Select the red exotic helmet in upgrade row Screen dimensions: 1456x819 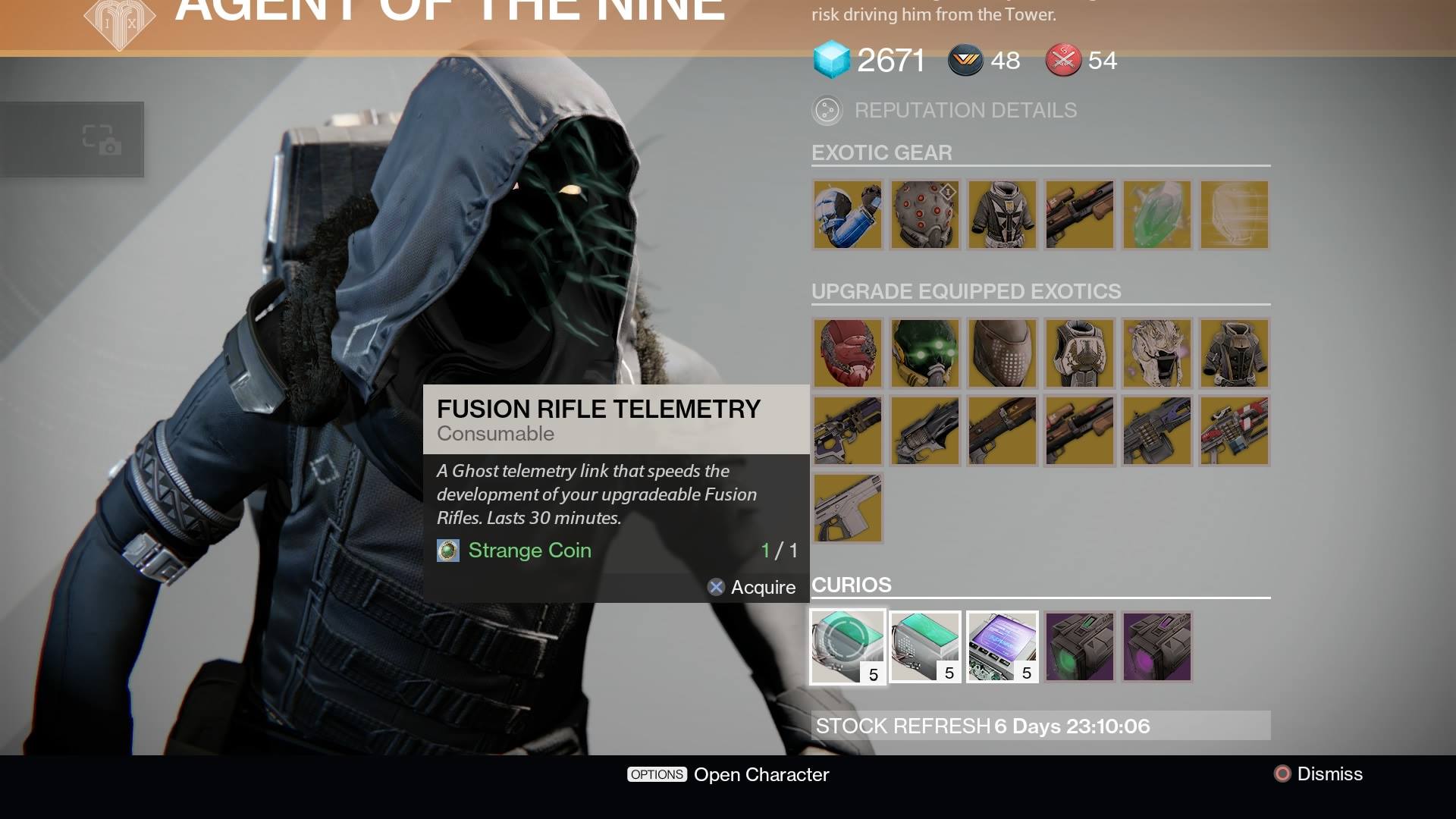click(x=847, y=353)
